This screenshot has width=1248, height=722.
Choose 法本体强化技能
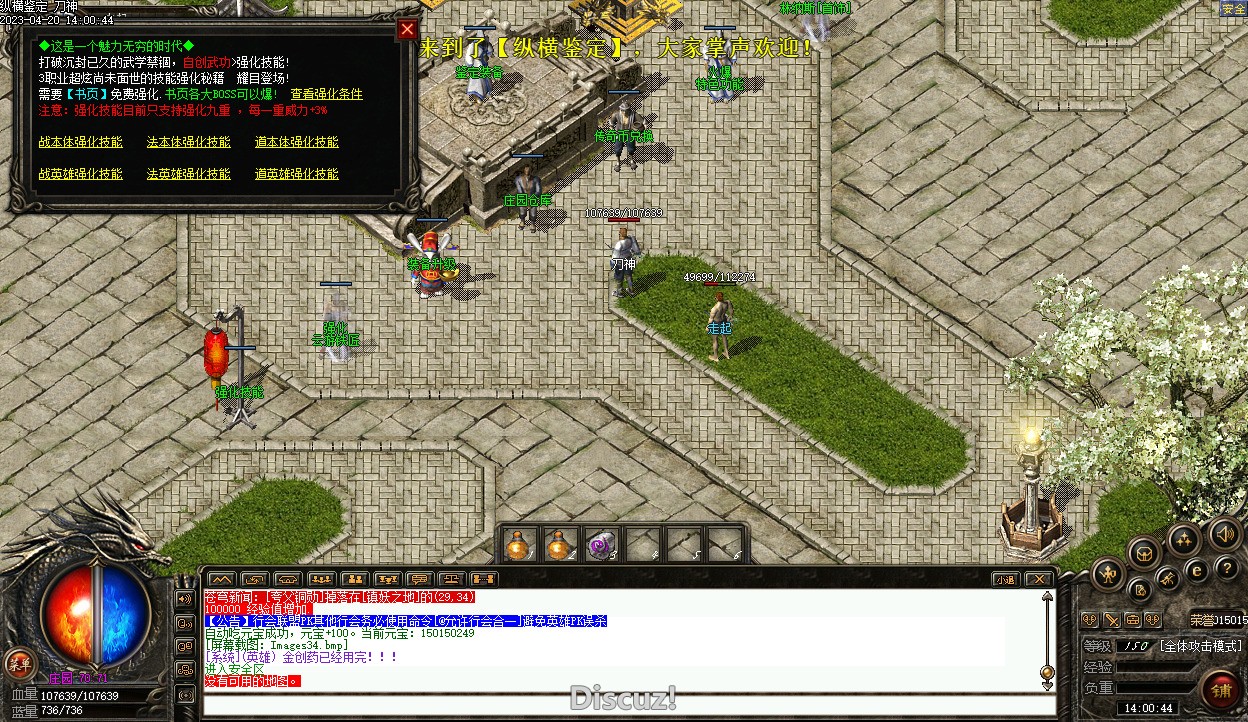click(x=189, y=142)
